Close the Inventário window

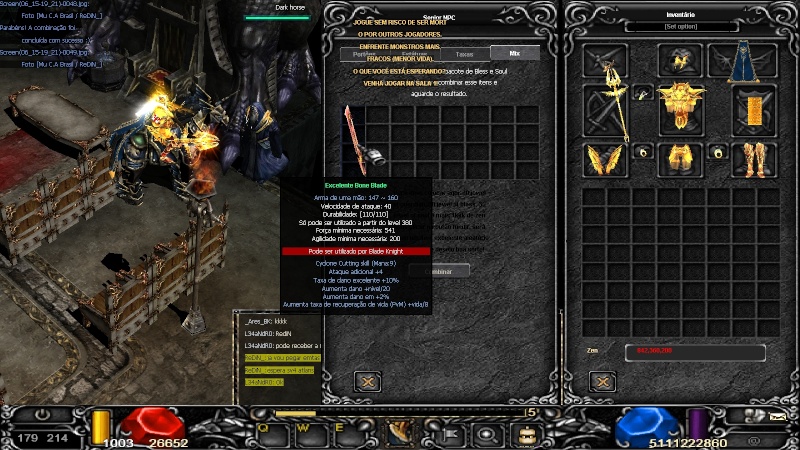tap(601, 381)
